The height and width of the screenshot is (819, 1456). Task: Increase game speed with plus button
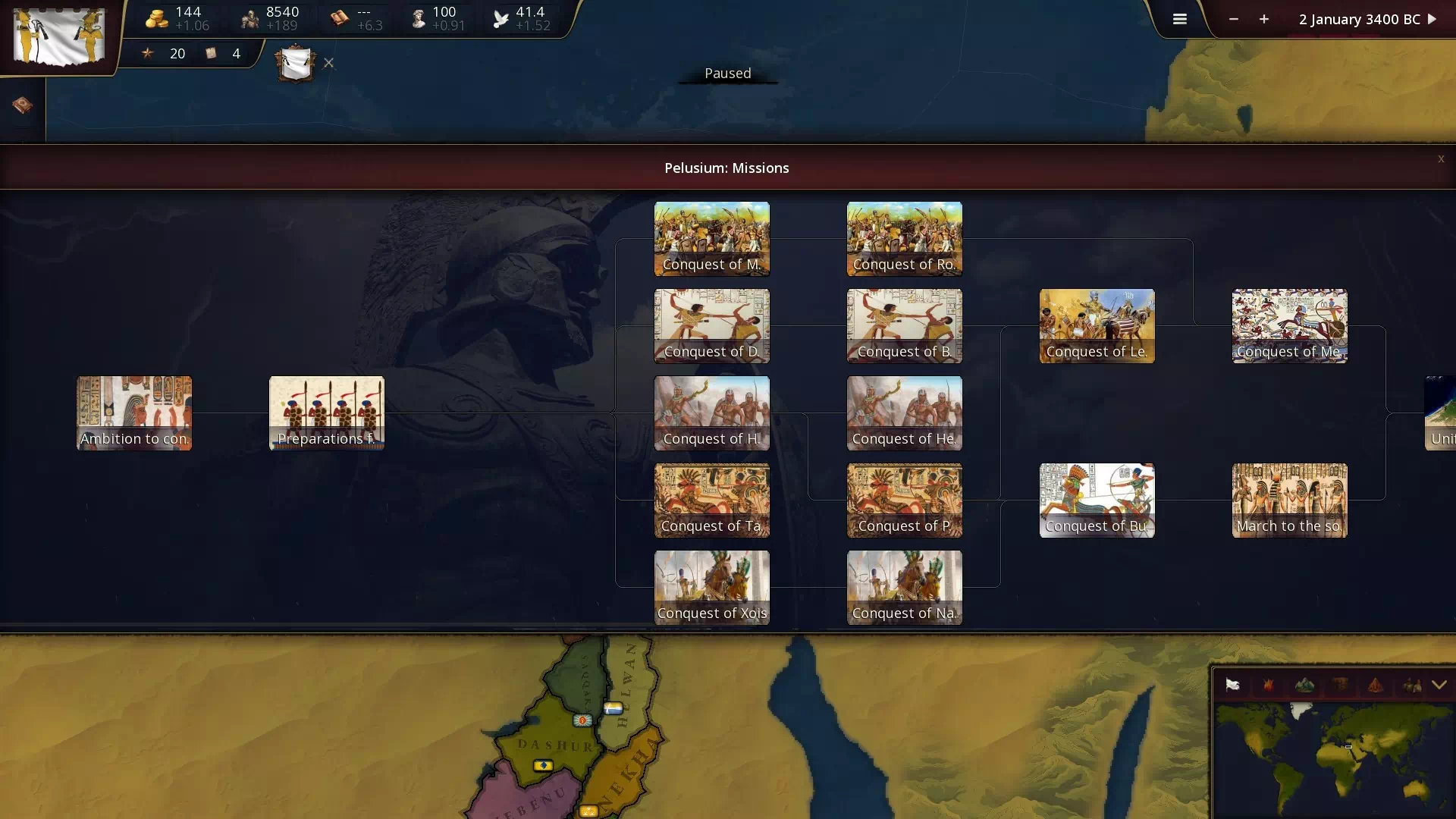tap(1264, 20)
